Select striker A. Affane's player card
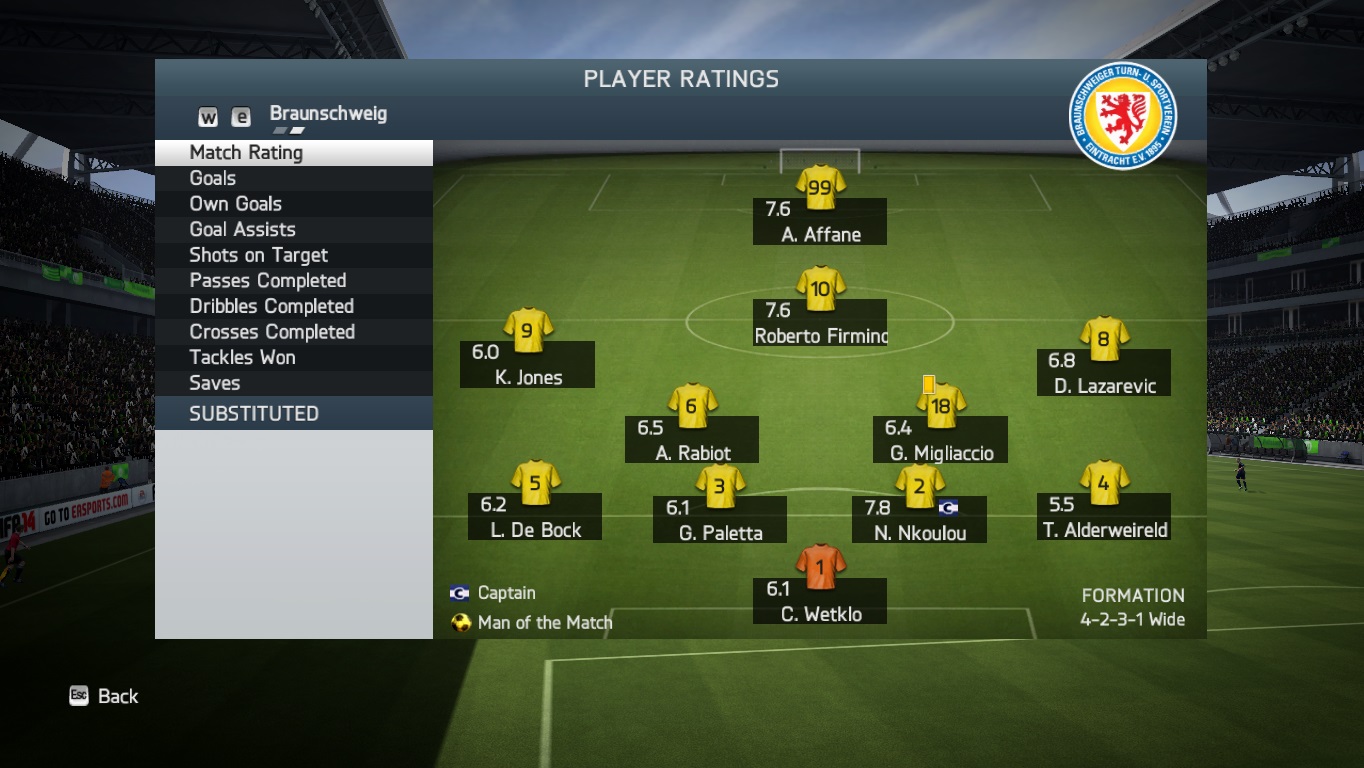 (820, 221)
